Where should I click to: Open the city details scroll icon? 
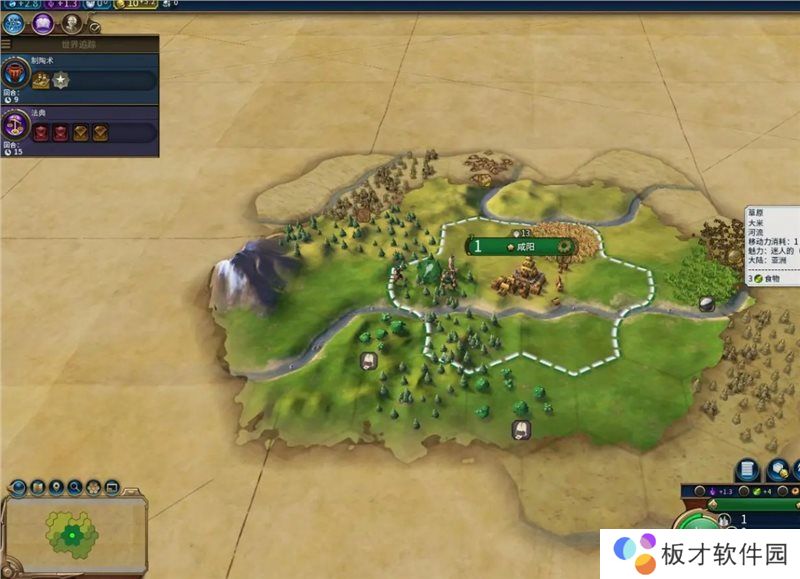(x=747, y=471)
